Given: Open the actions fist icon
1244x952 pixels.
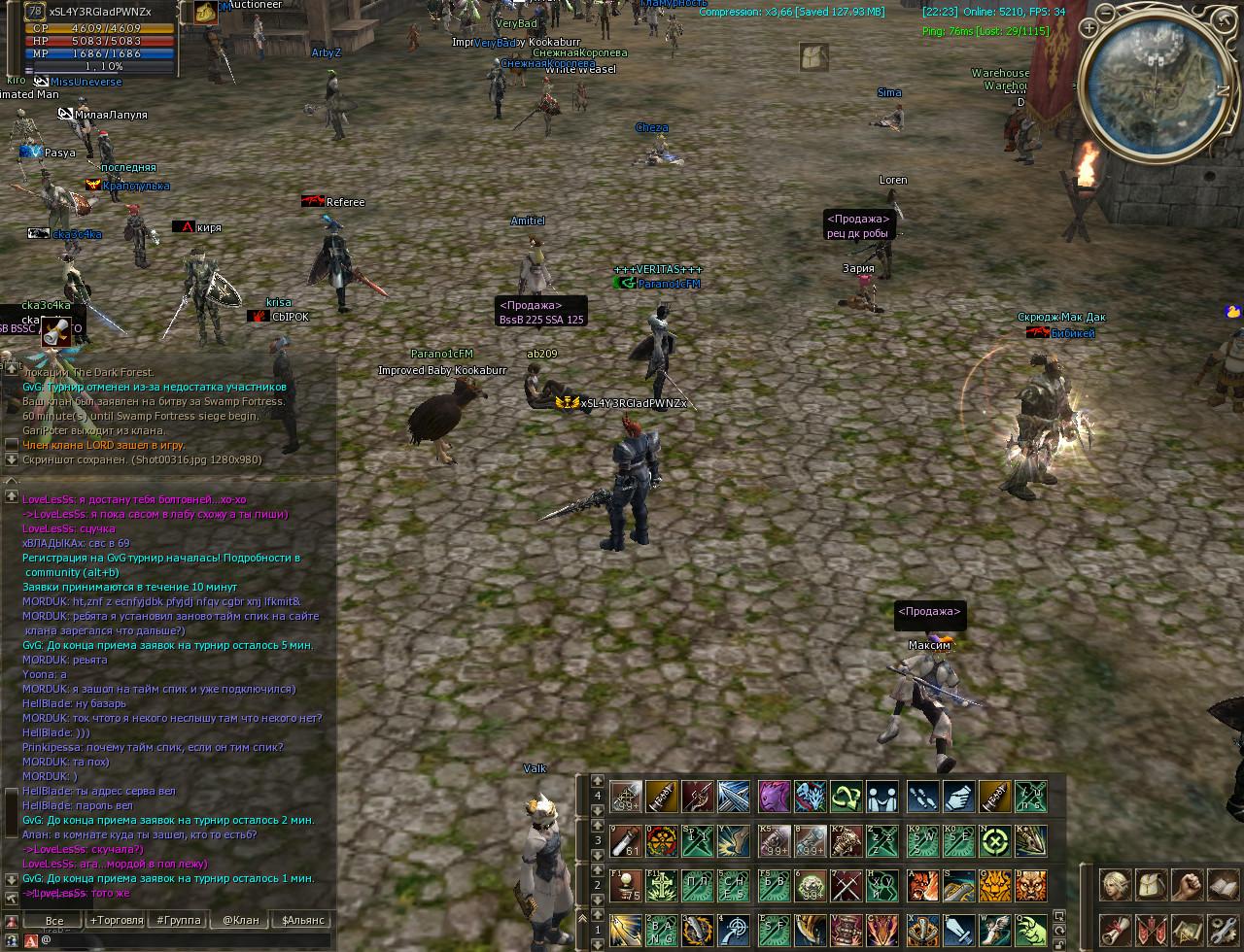Looking at the screenshot, I should (x=1187, y=885).
